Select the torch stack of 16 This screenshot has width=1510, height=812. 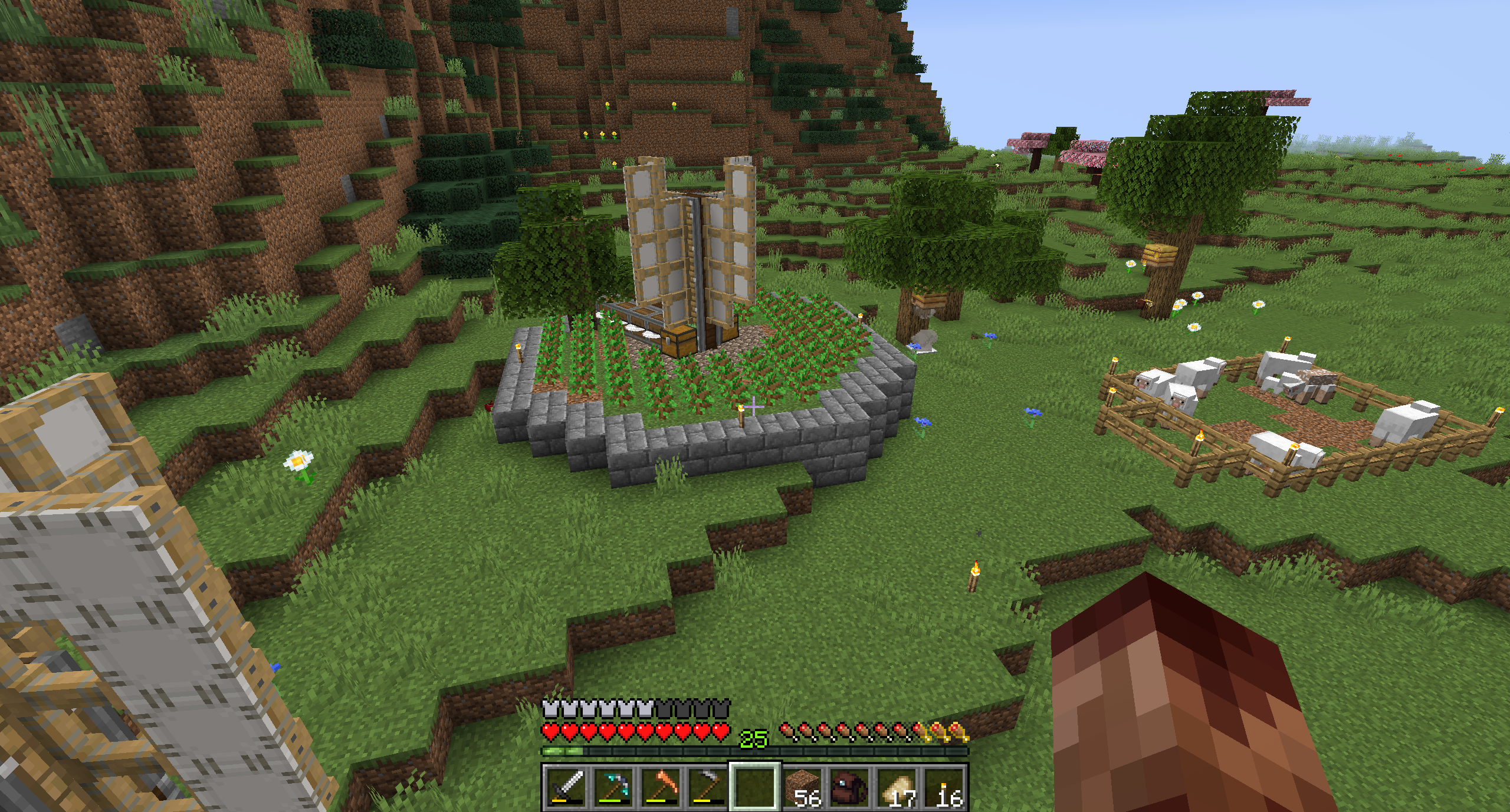coord(944,787)
